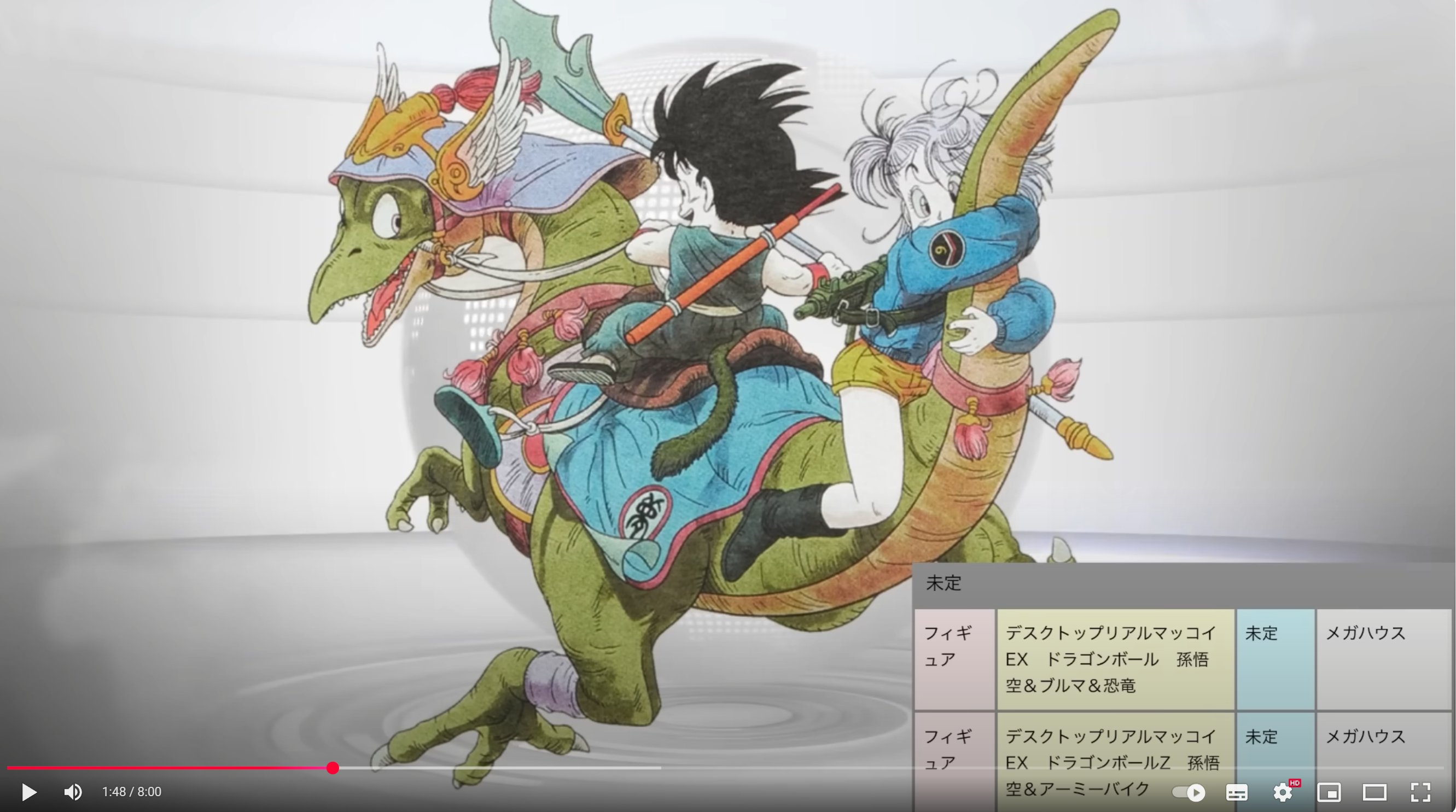1456x812 pixels.
Task: Select the settings gear showing the HD badge
Action: pyautogui.click(x=1282, y=793)
